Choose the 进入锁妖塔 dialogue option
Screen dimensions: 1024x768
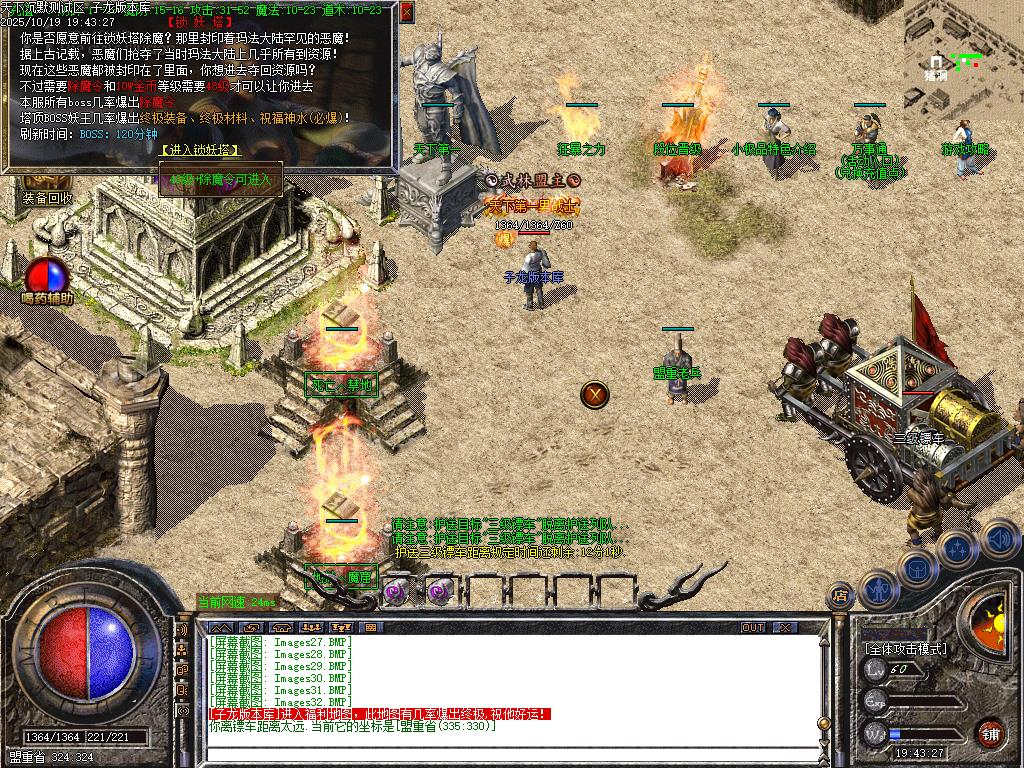coord(197,150)
